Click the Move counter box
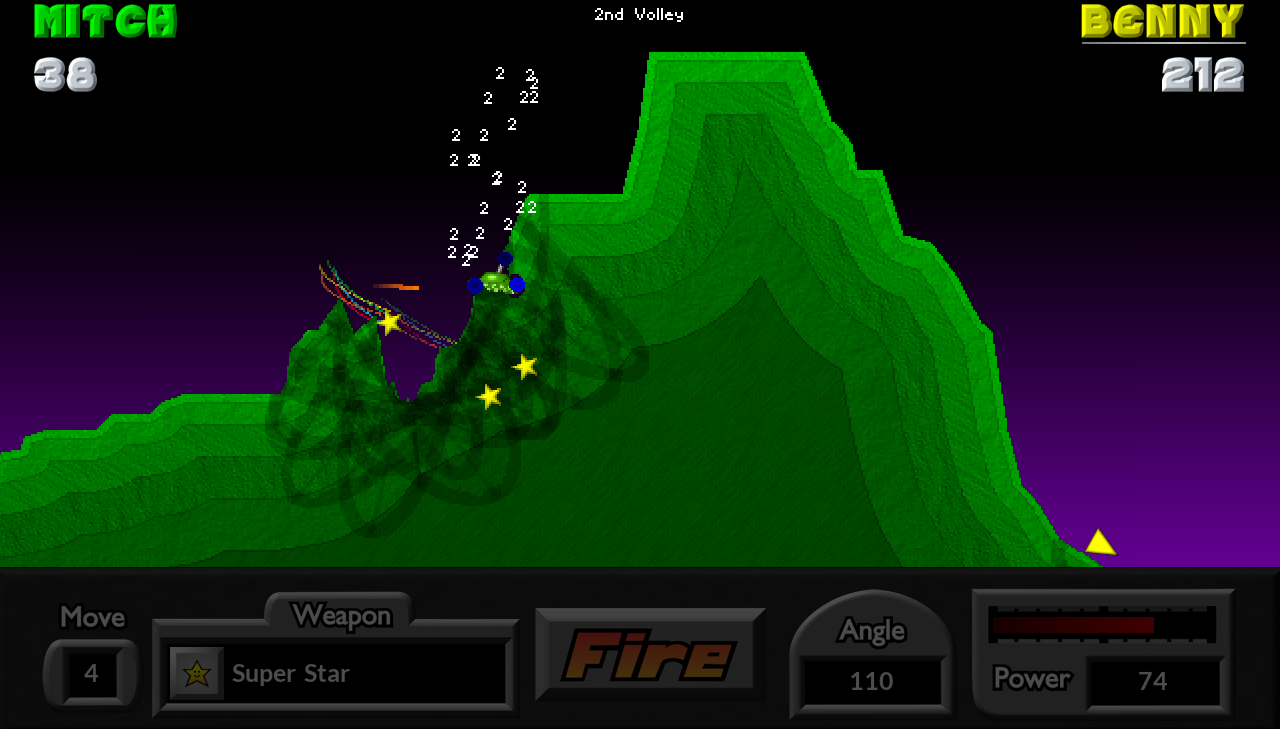Screen dimensions: 1280x729 [x=91, y=673]
